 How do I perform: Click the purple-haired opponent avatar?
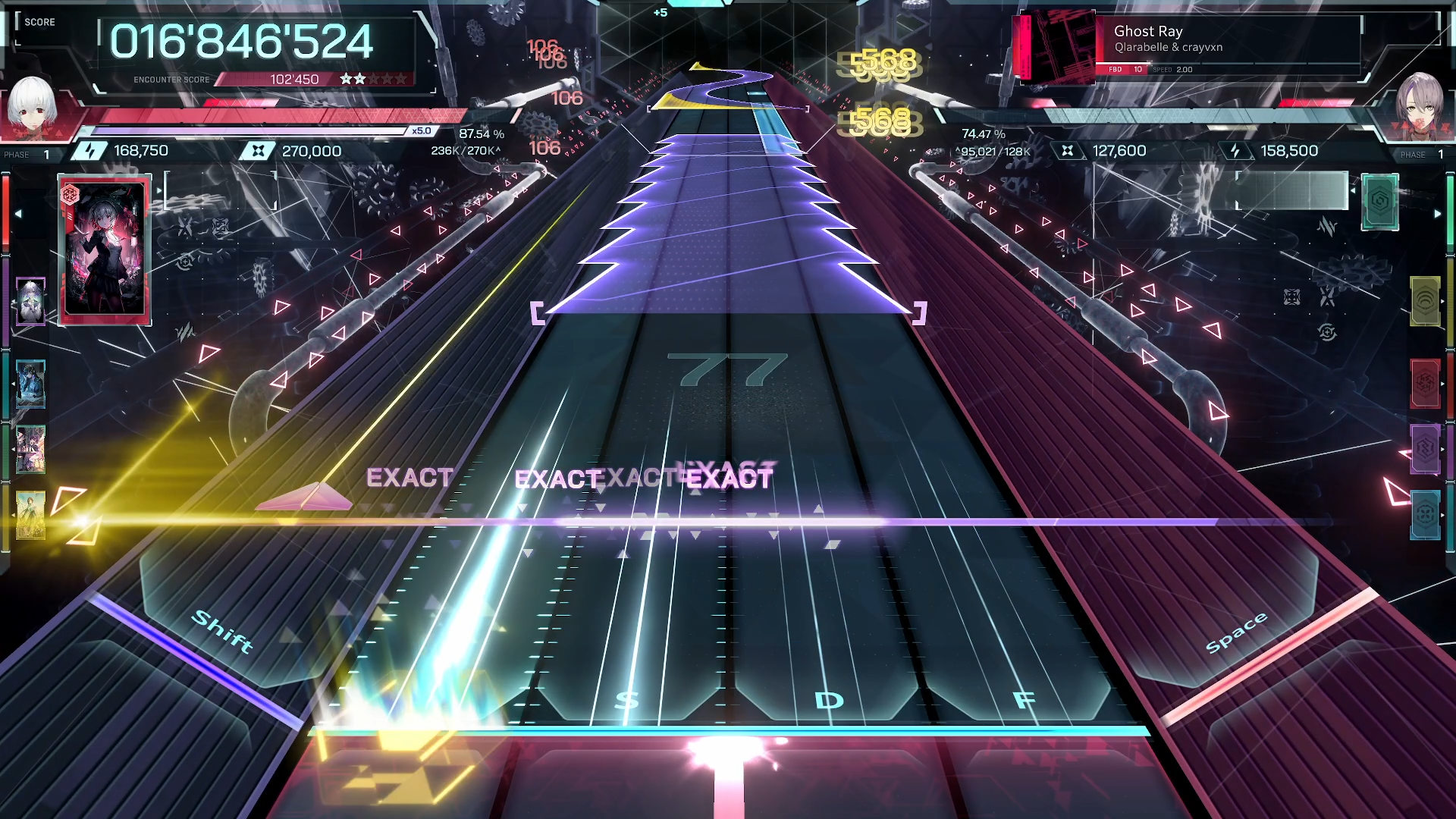coord(1419,105)
